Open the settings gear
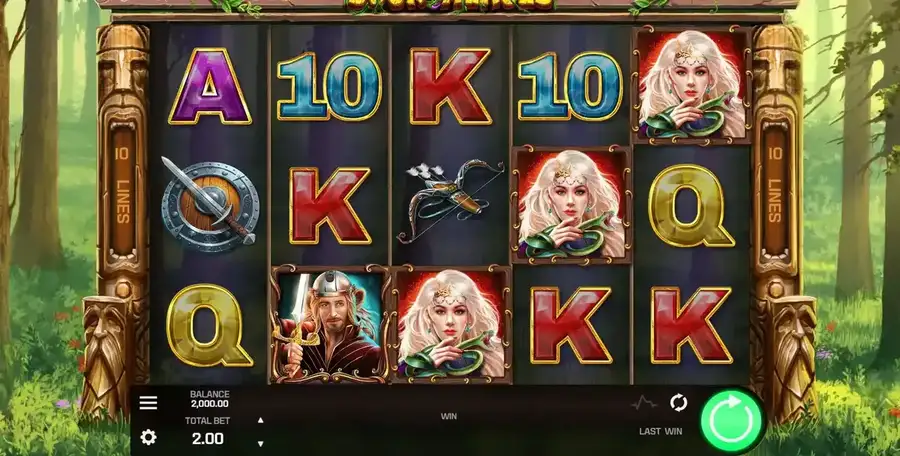The width and height of the screenshot is (900, 456). pos(148,437)
